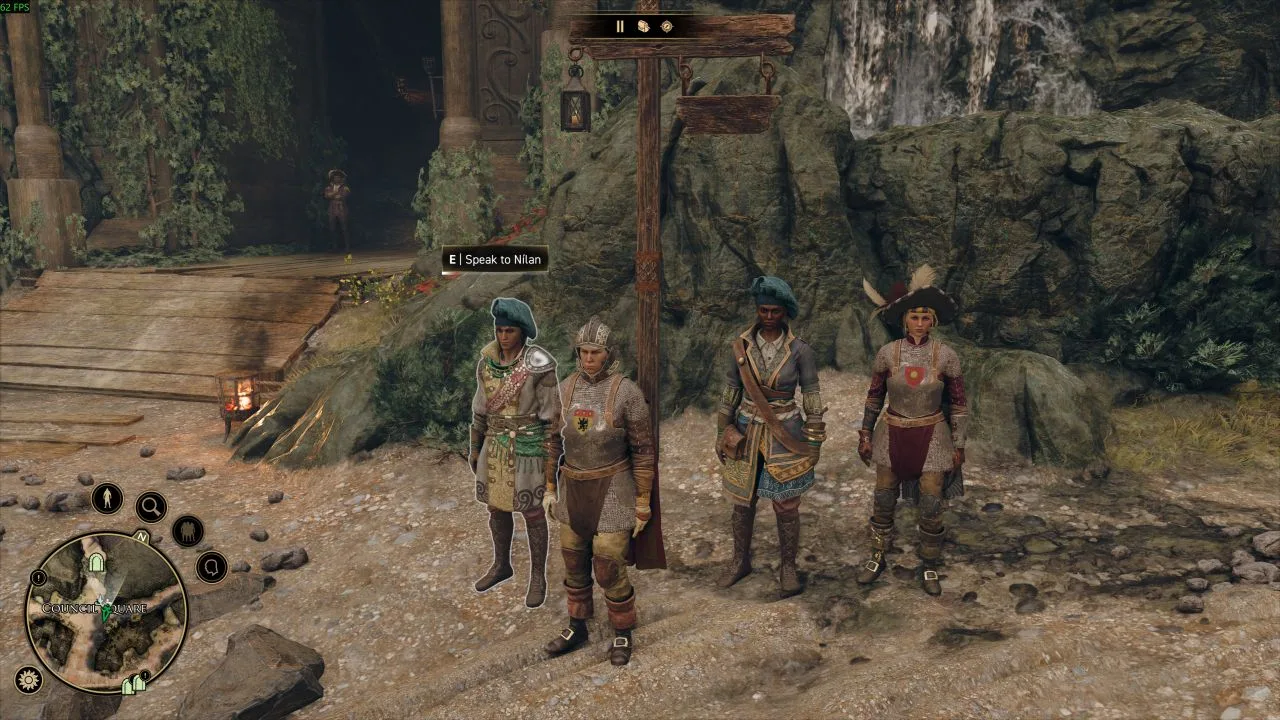Screen dimensions: 1280x720
Task: Select the exclamation quest marker on minimap's left edge
Action: click(x=39, y=577)
